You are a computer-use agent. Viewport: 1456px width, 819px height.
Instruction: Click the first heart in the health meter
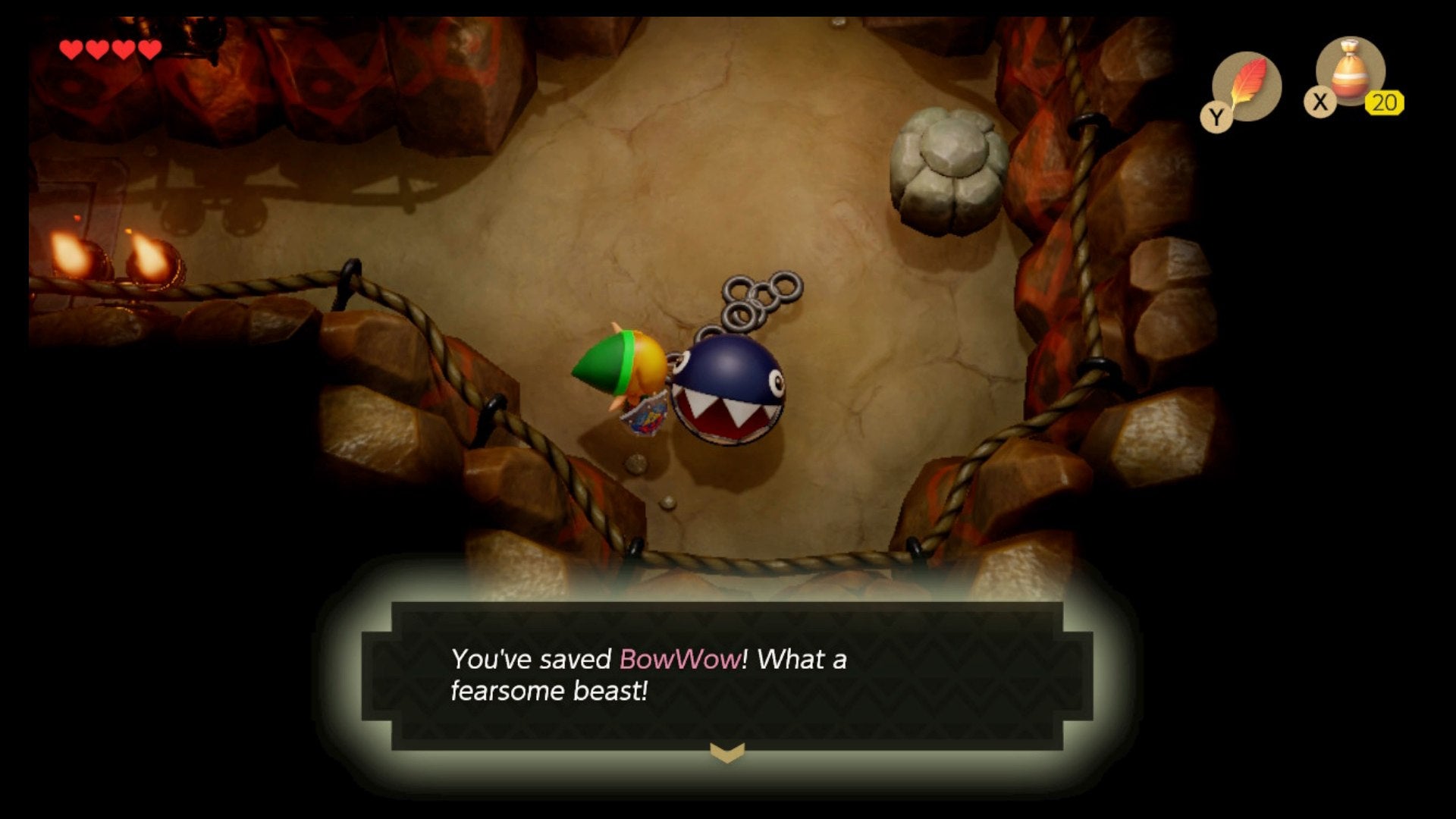tap(72, 49)
